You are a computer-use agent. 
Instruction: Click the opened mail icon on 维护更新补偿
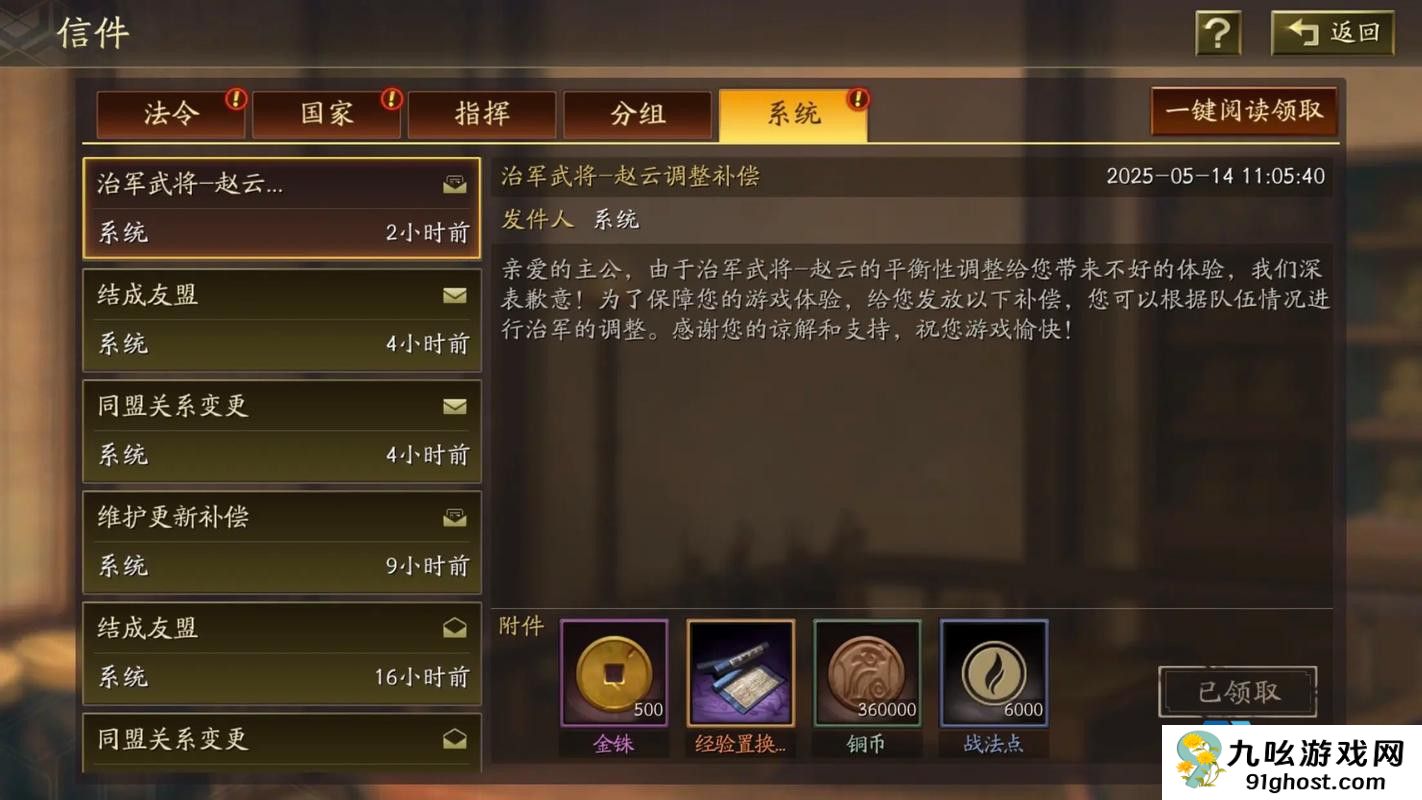[x=455, y=517]
